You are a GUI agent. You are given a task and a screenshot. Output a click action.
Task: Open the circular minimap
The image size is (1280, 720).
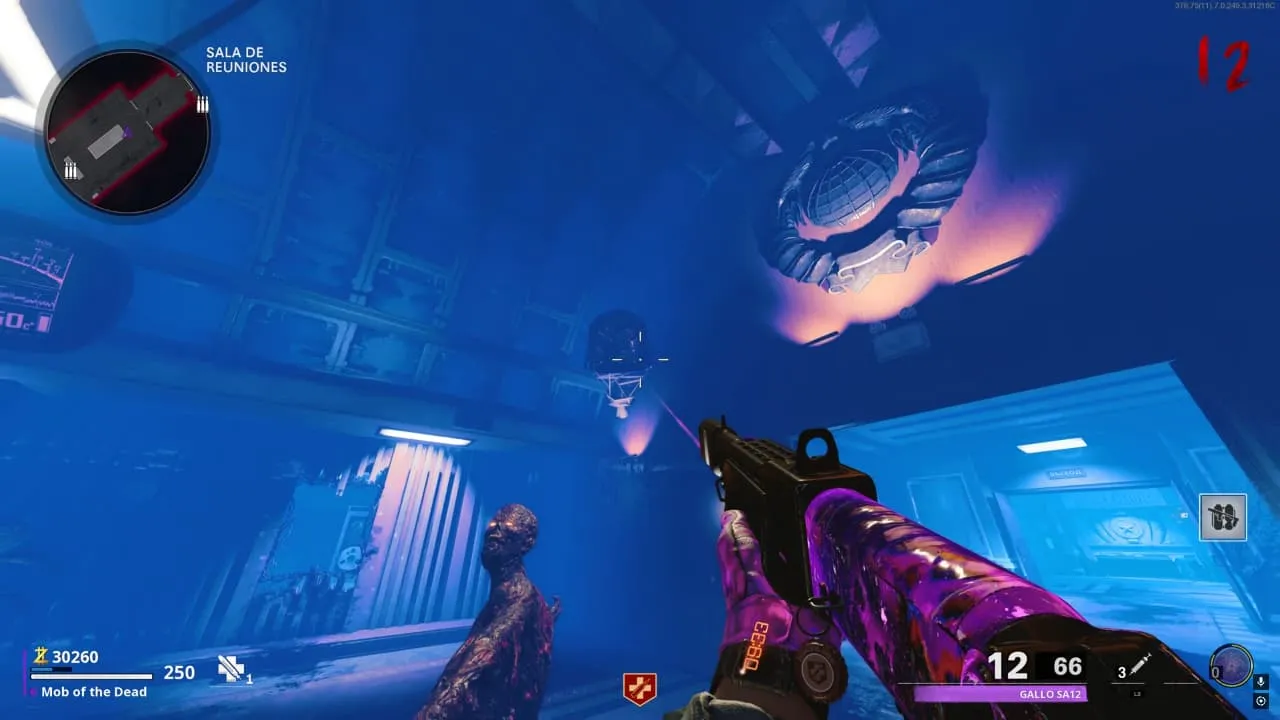click(127, 131)
